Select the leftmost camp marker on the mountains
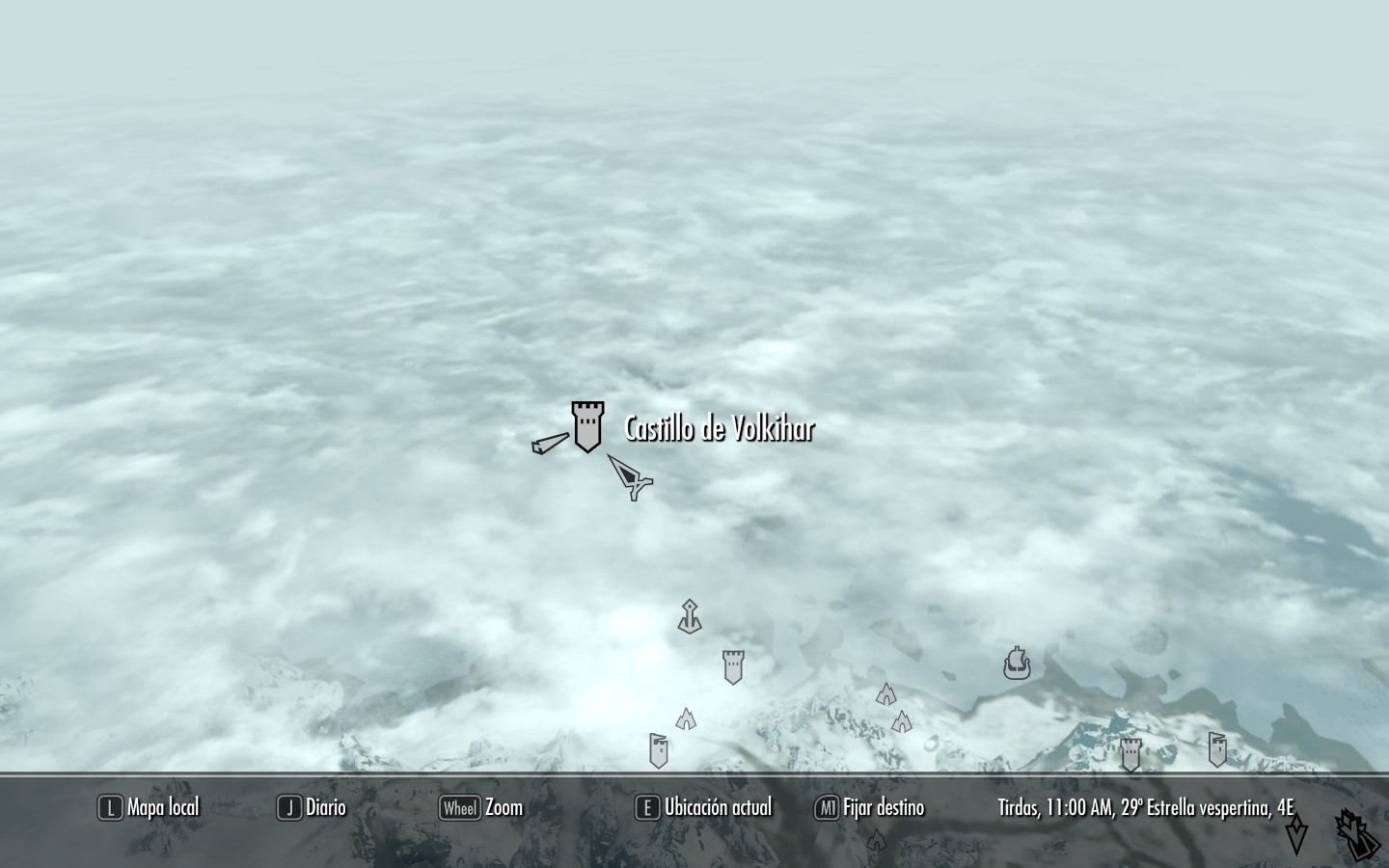 (686, 719)
